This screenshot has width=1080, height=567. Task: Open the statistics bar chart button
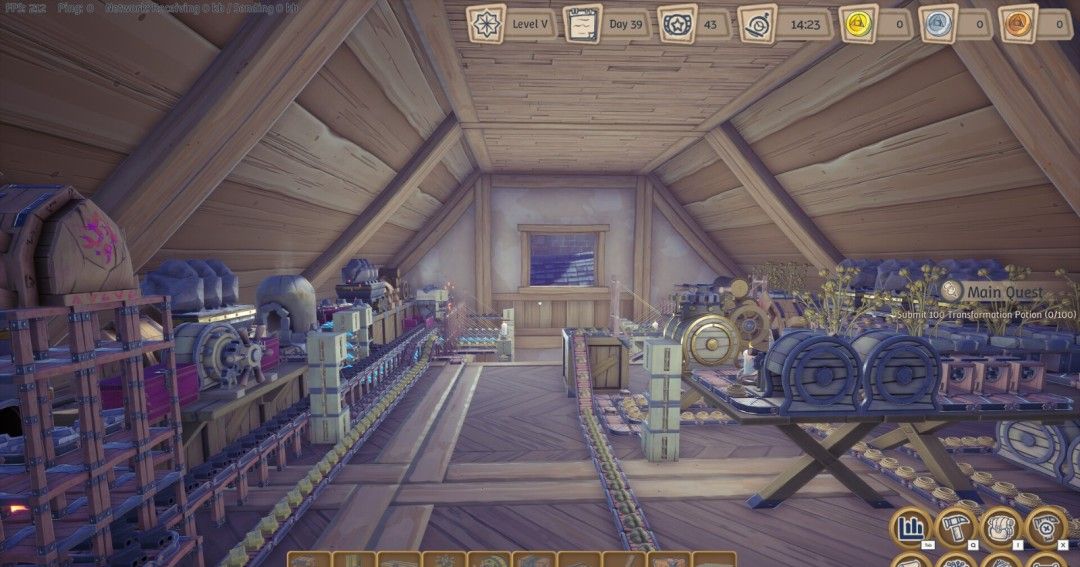pos(910,528)
